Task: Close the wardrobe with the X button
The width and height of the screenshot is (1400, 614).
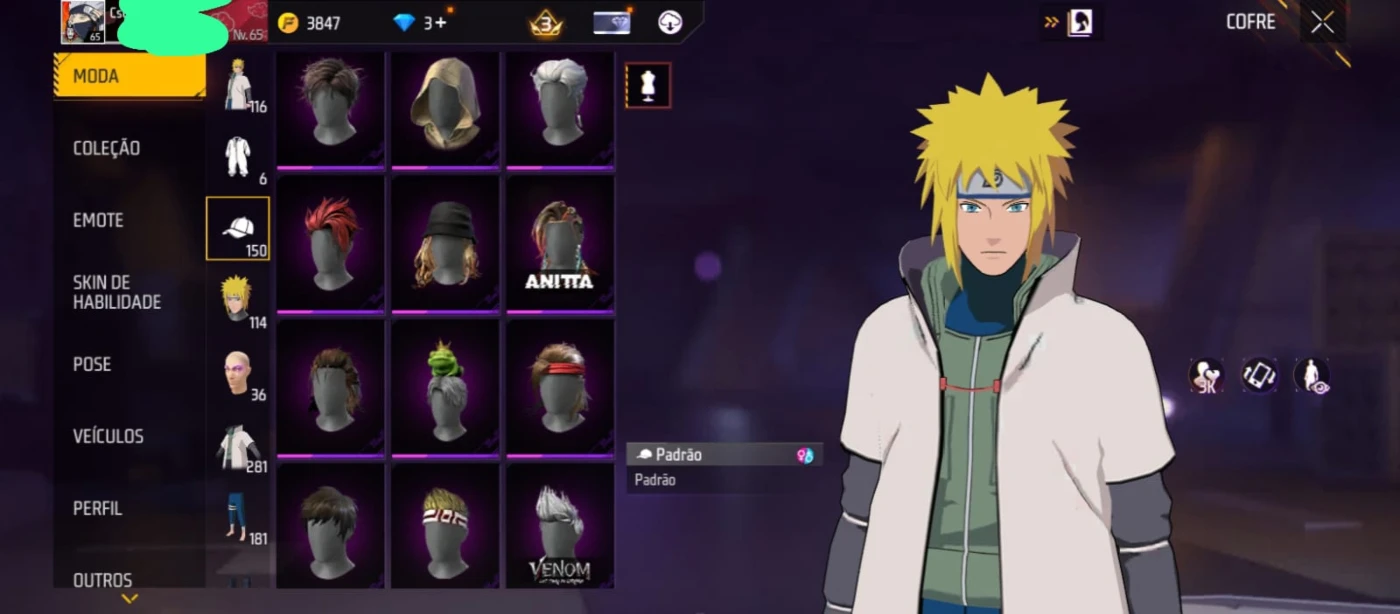Action: click(x=1322, y=23)
